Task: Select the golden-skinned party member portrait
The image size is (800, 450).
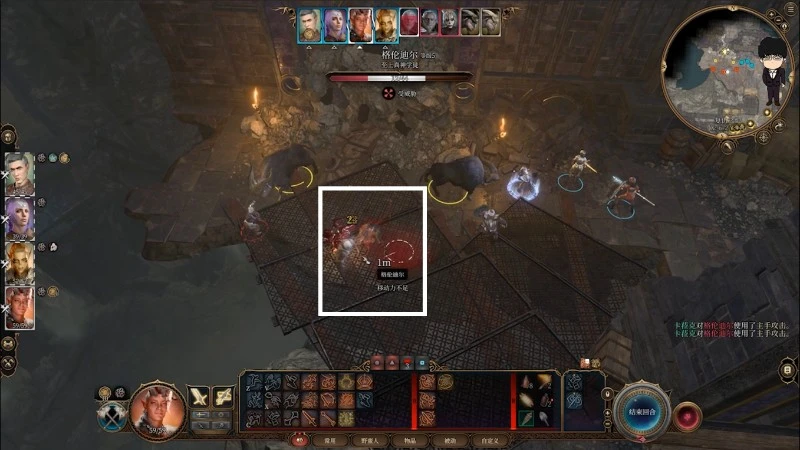Action: click(x=19, y=262)
